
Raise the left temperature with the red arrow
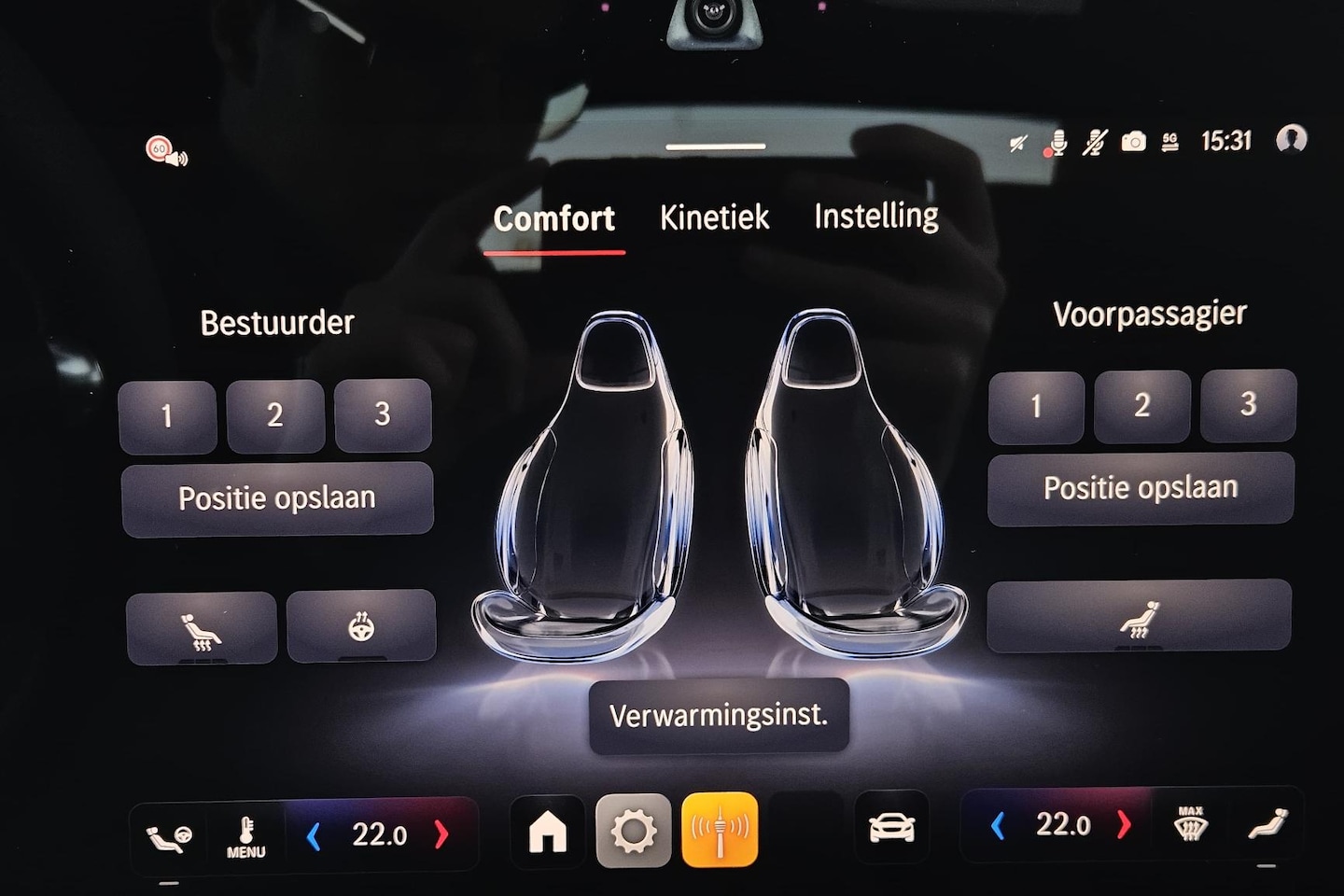[x=441, y=834]
